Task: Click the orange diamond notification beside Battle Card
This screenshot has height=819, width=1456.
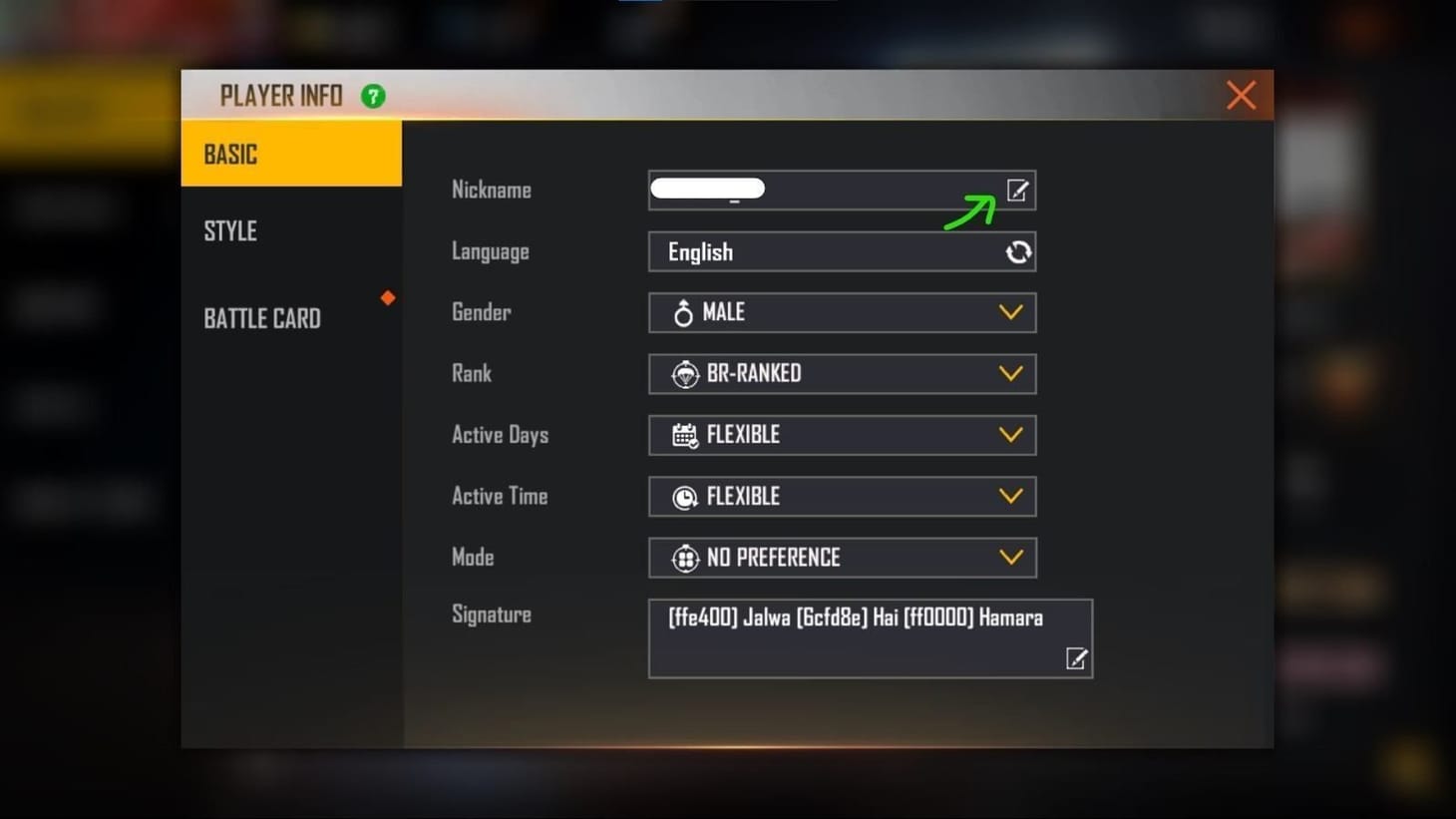Action: coord(387,297)
